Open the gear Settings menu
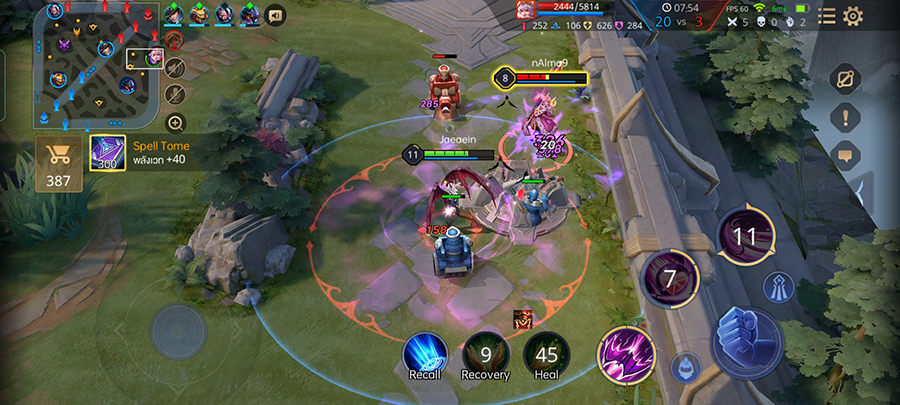Viewport: 900px width, 405px height. tap(853, 15)
